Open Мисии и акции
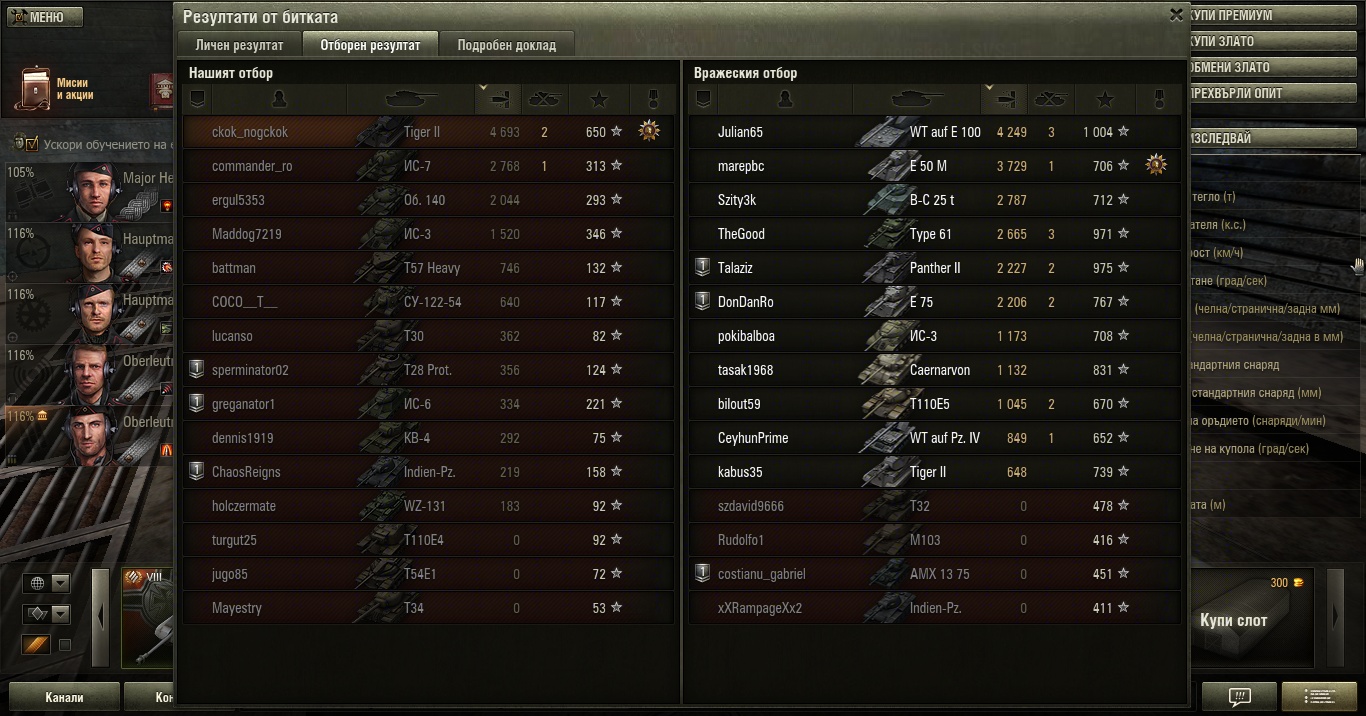The image size is (1366, 716). coord(60,89)
